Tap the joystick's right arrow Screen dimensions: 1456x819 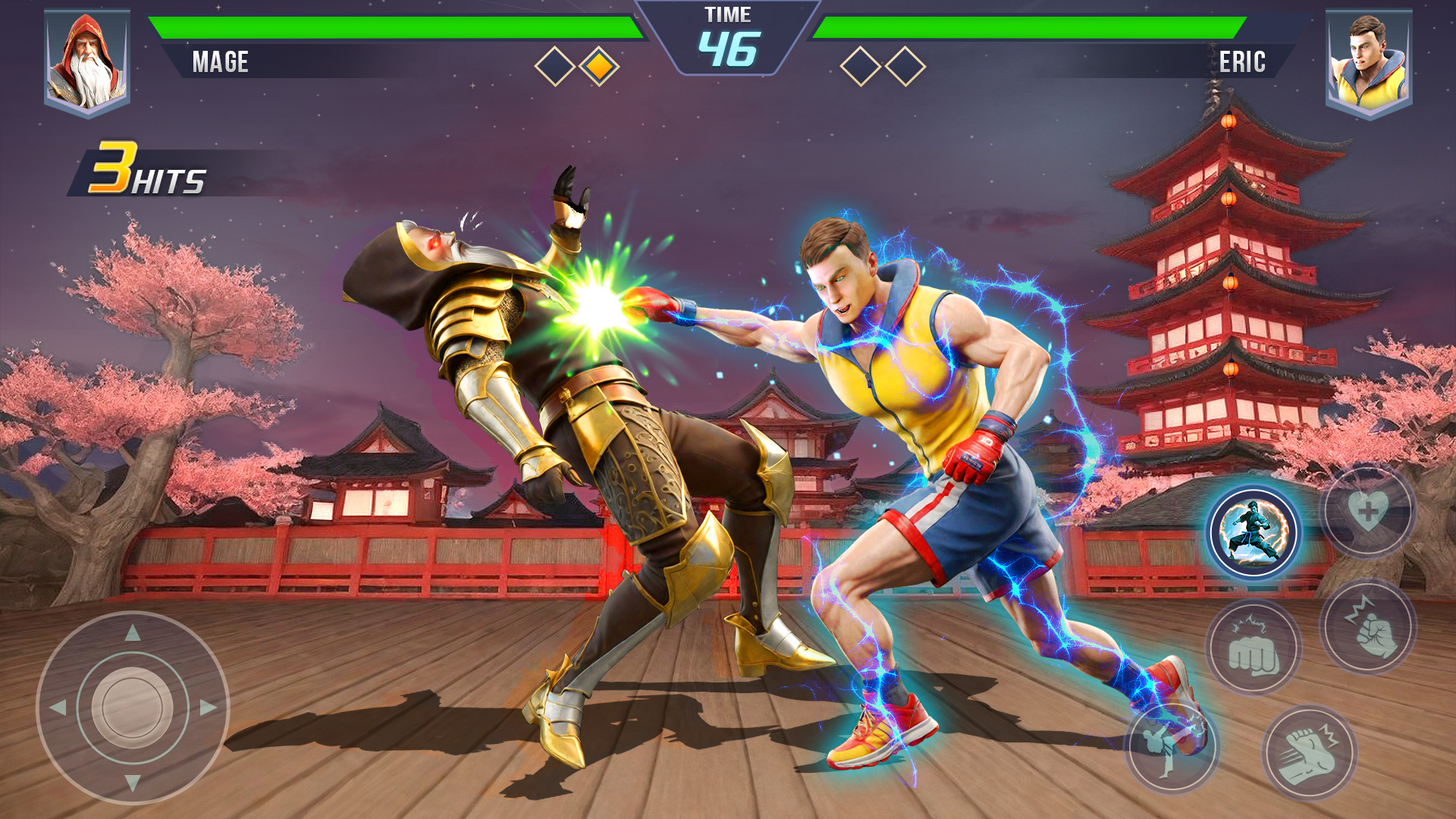pyautogui.click(x=208, y=708)
